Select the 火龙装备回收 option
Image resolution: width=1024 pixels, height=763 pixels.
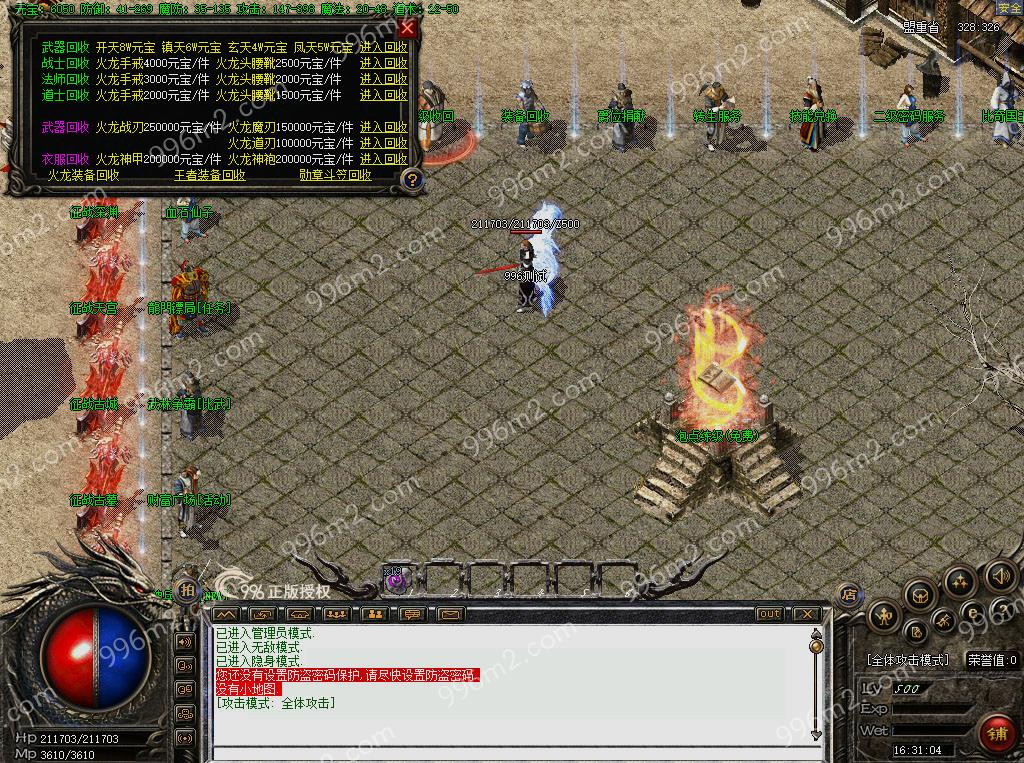(x=84, y=175)
